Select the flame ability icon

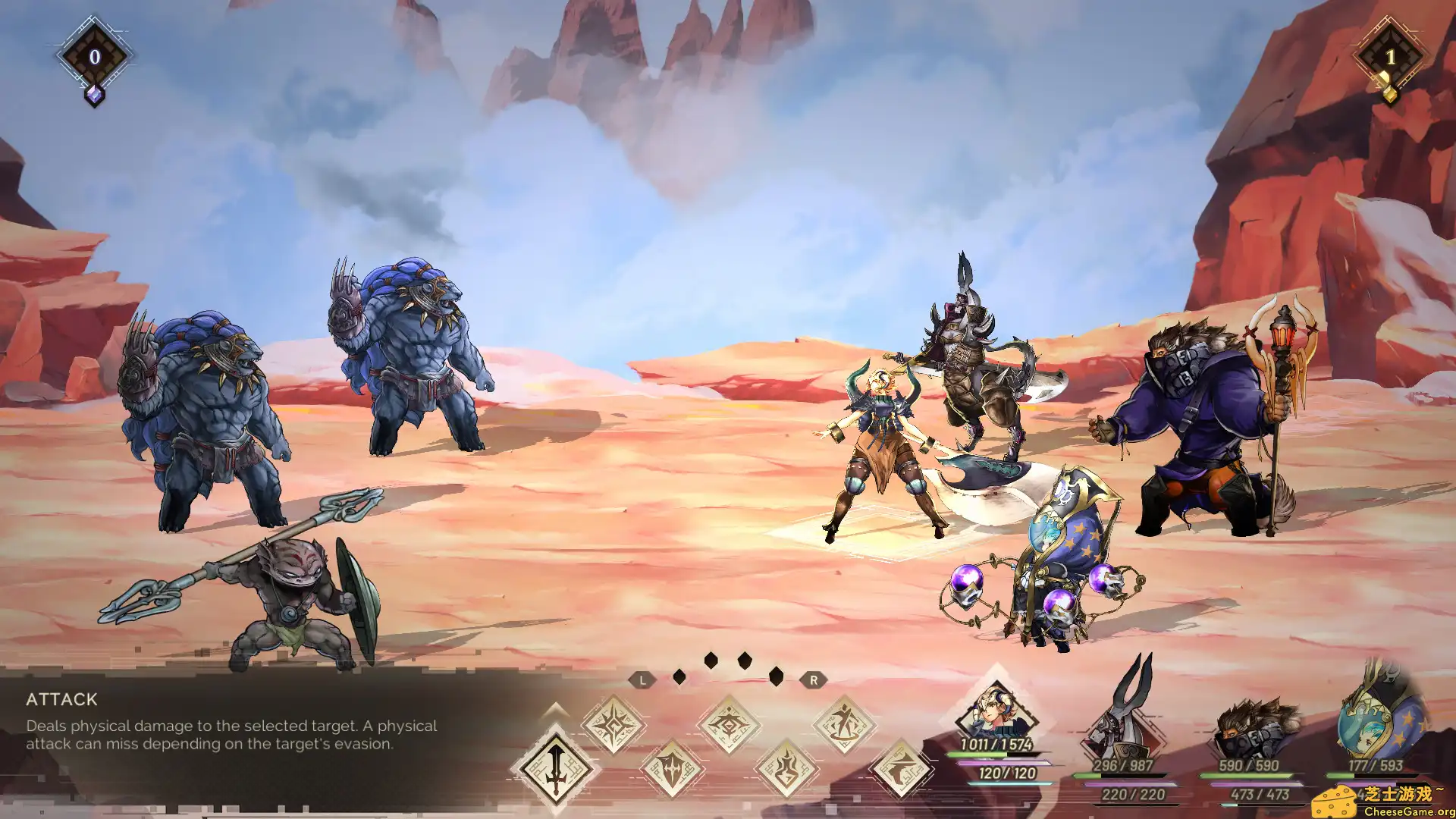coord(786,769)
